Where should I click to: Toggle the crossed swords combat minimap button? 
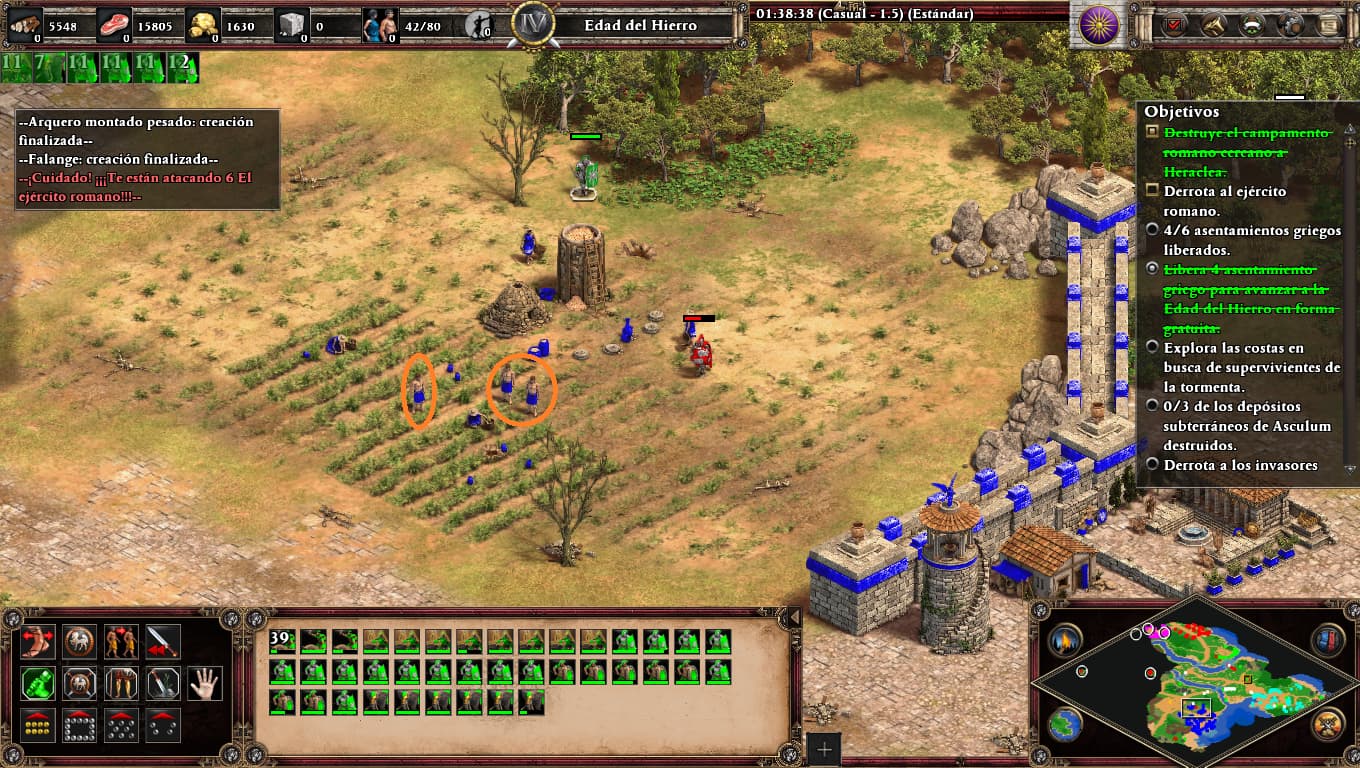tap(1328, 723)
